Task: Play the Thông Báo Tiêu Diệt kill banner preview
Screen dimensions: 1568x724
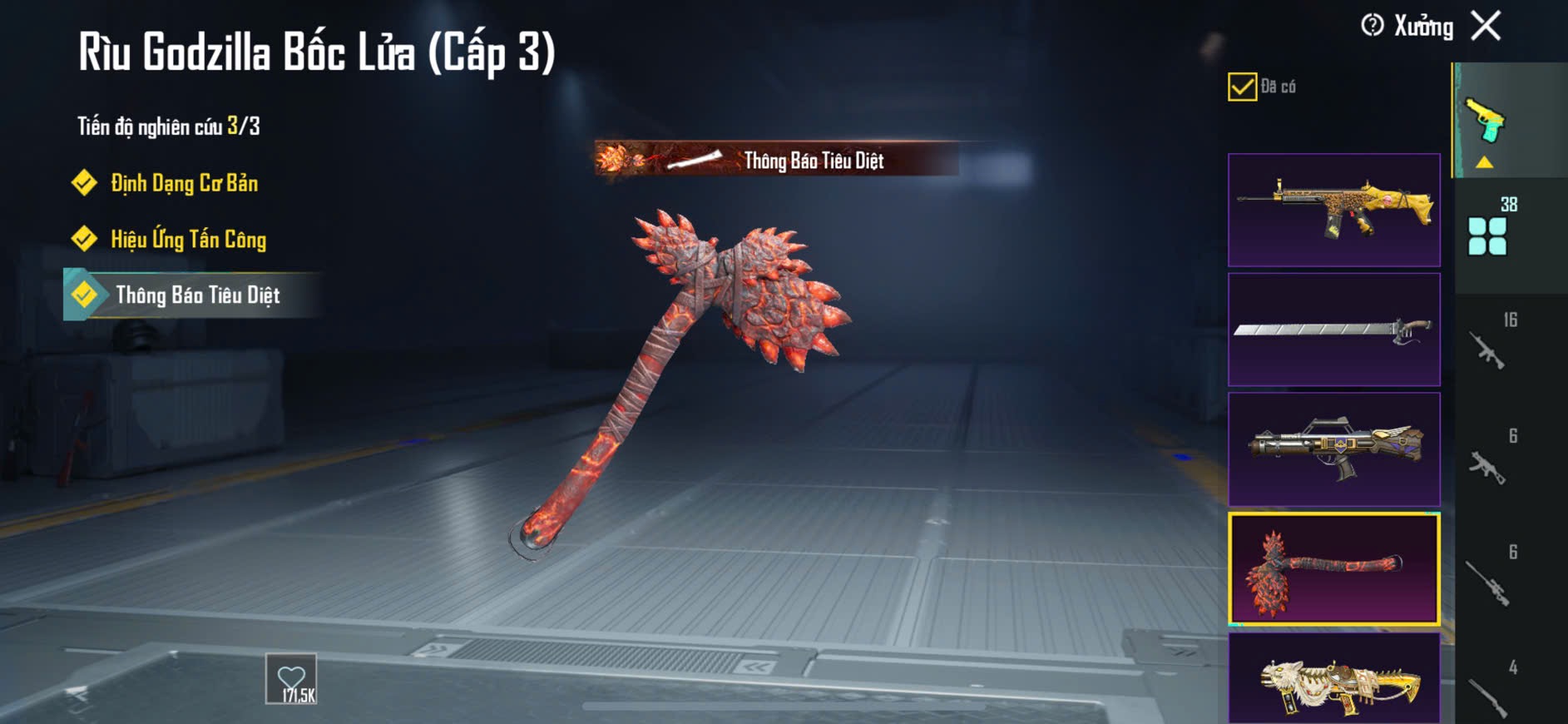Action: pos(776,159)
